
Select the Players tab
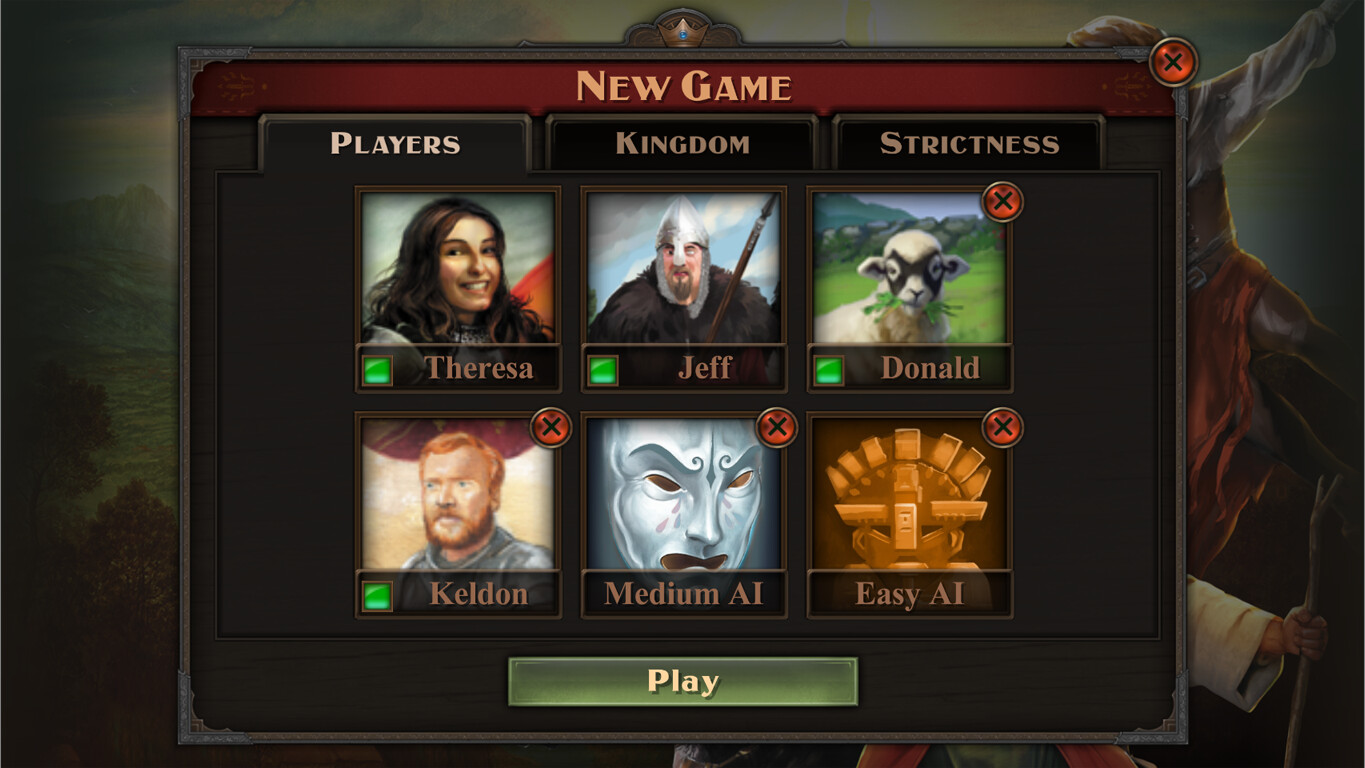point(395,143)
